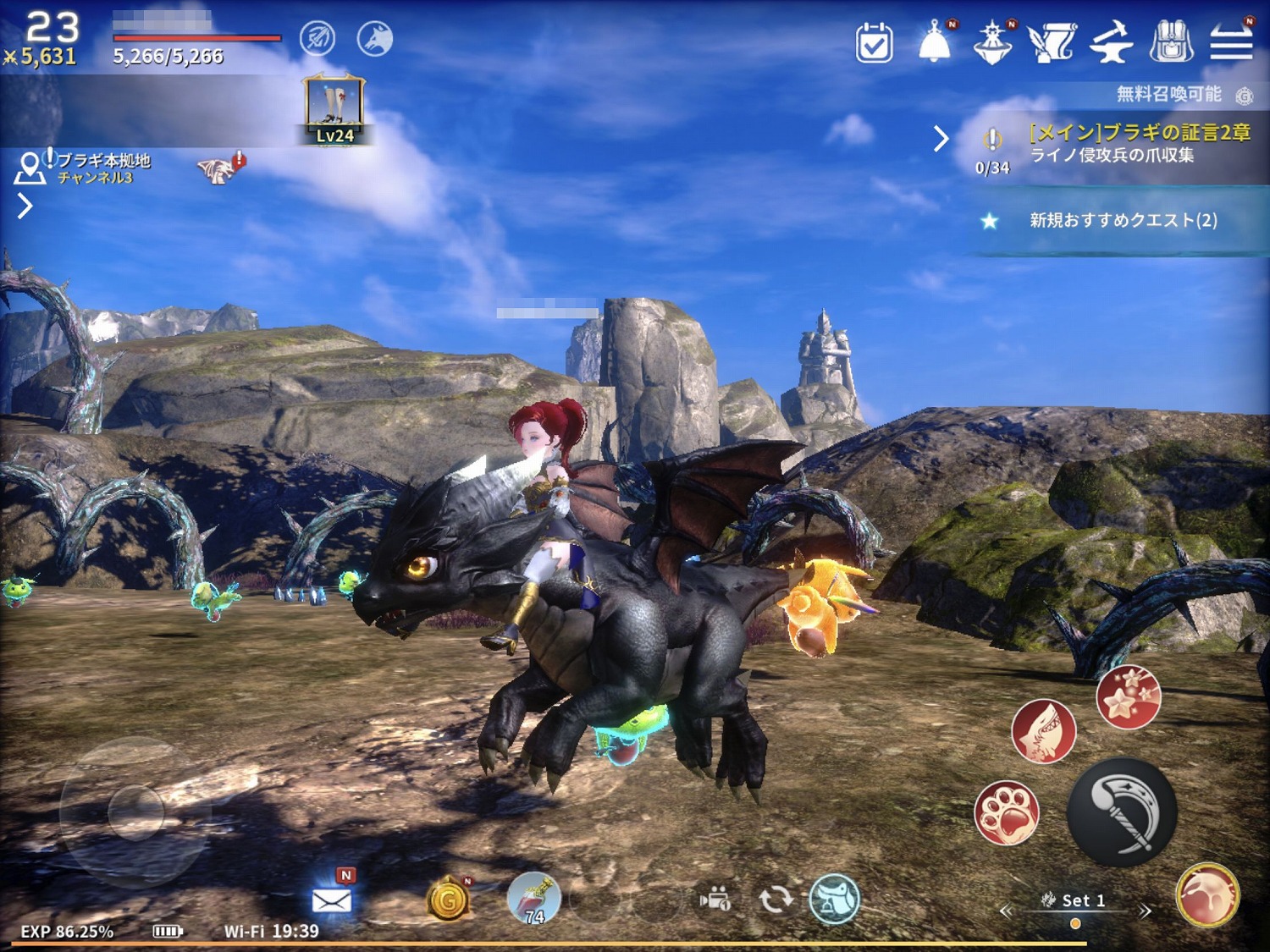Use the health potion slot showing 74
1270x952 pixels.
[533, 899]
